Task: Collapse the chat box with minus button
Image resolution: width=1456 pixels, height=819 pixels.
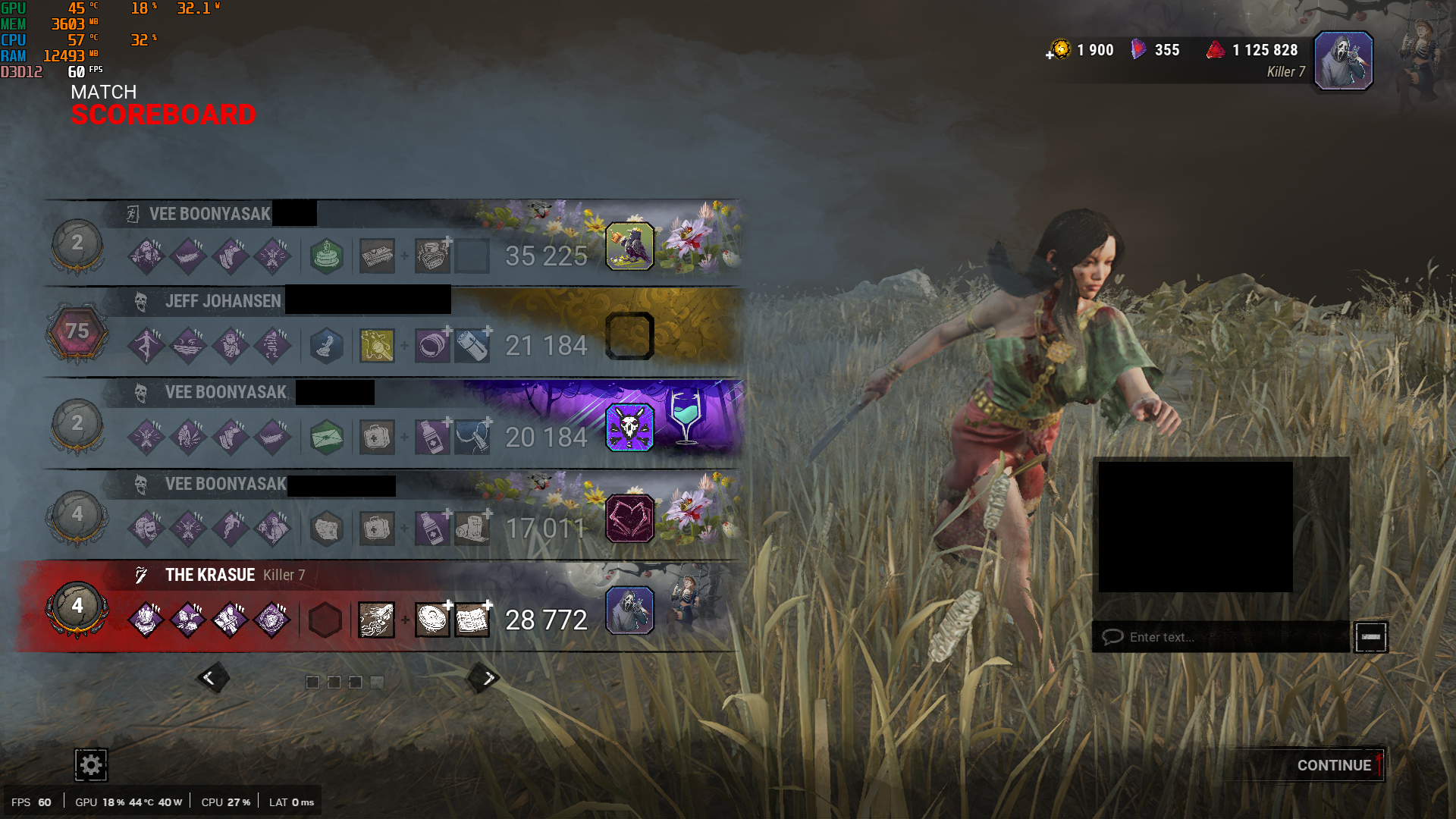Action: click(x=1371, y=637)
